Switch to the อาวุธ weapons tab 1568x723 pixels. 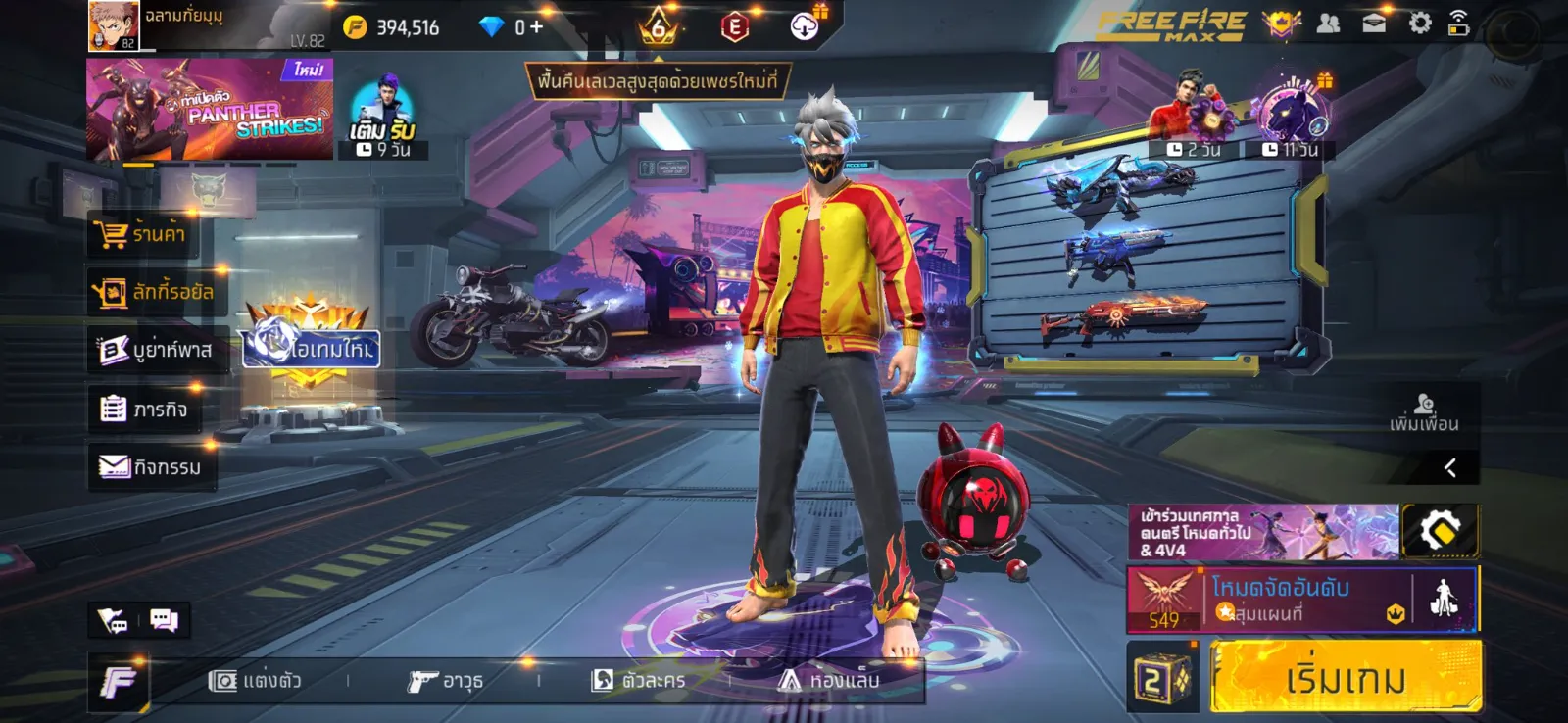(446, 681)
